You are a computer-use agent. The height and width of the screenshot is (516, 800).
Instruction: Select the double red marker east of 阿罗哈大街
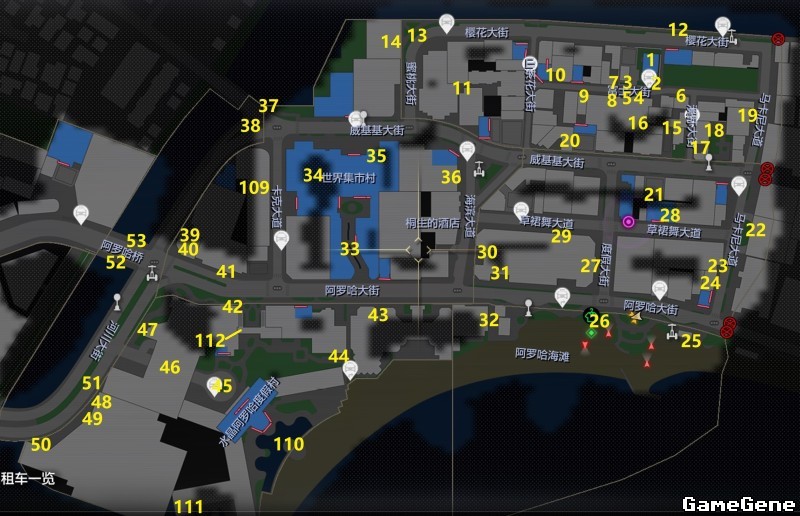[729, 325]
